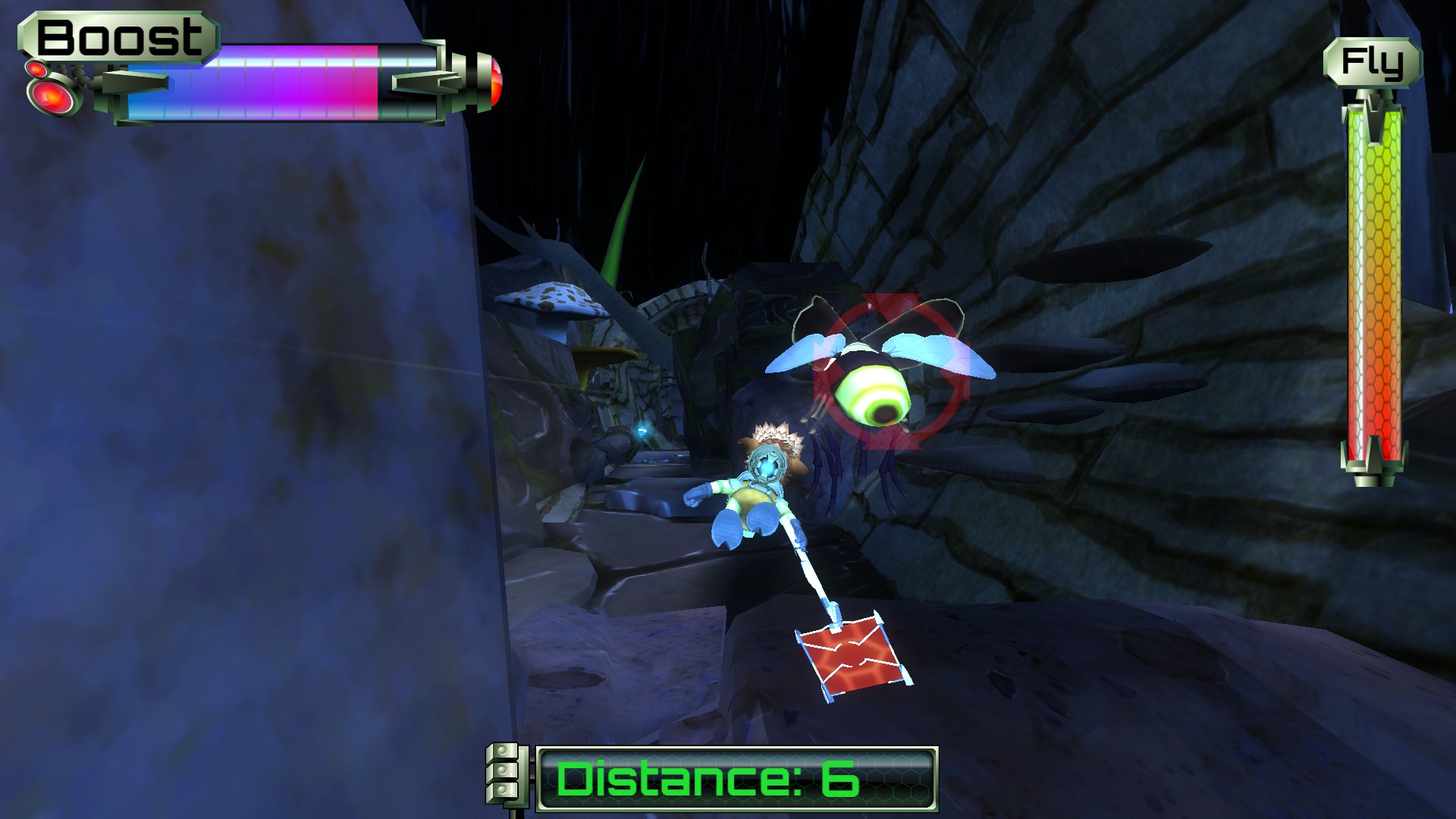Expand the bottom rivet block on the Distance signpost
Screen dimensions: 1456x819
[502, 790]
